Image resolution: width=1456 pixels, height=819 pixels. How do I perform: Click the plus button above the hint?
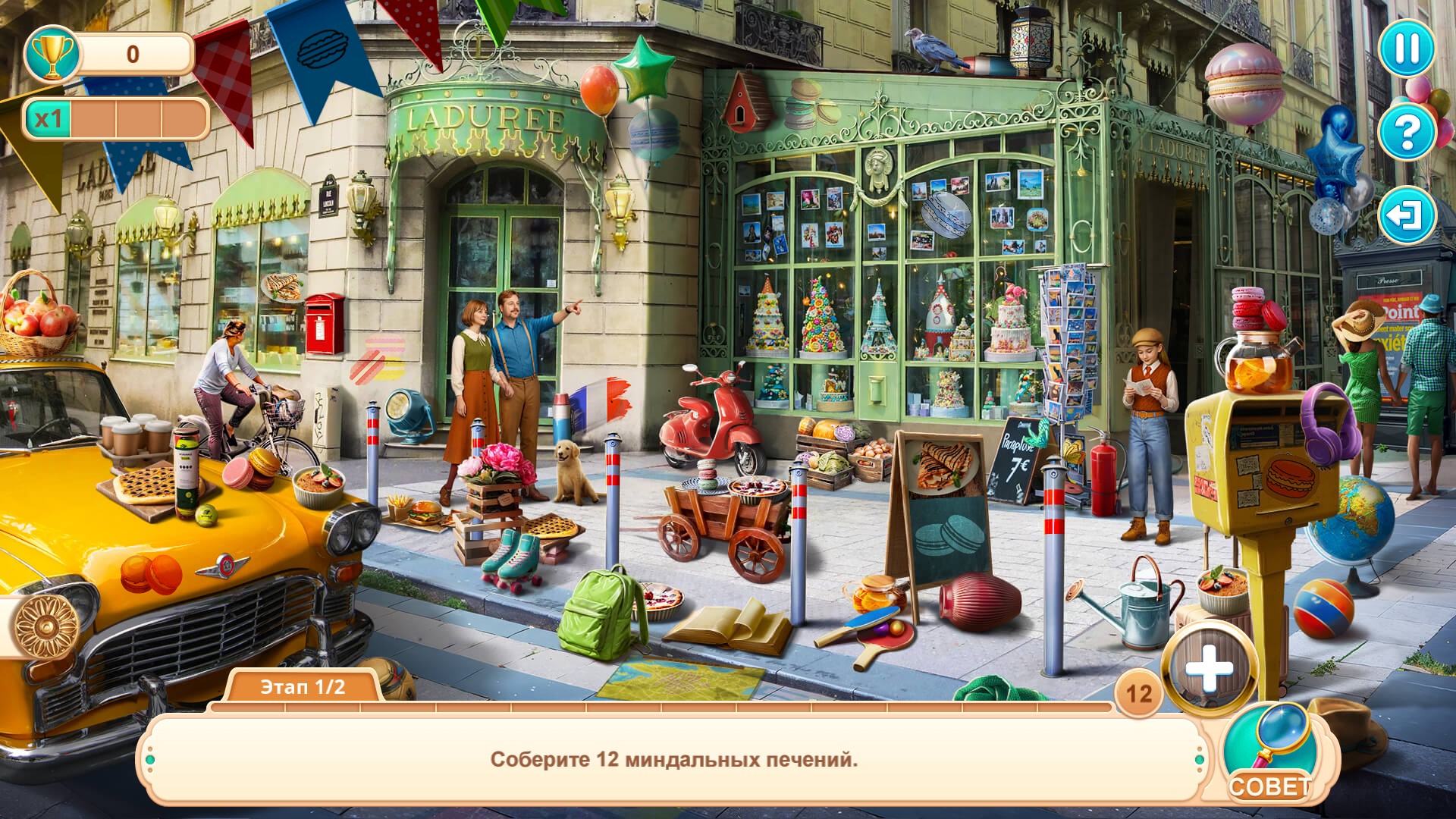pos(1209,670)
